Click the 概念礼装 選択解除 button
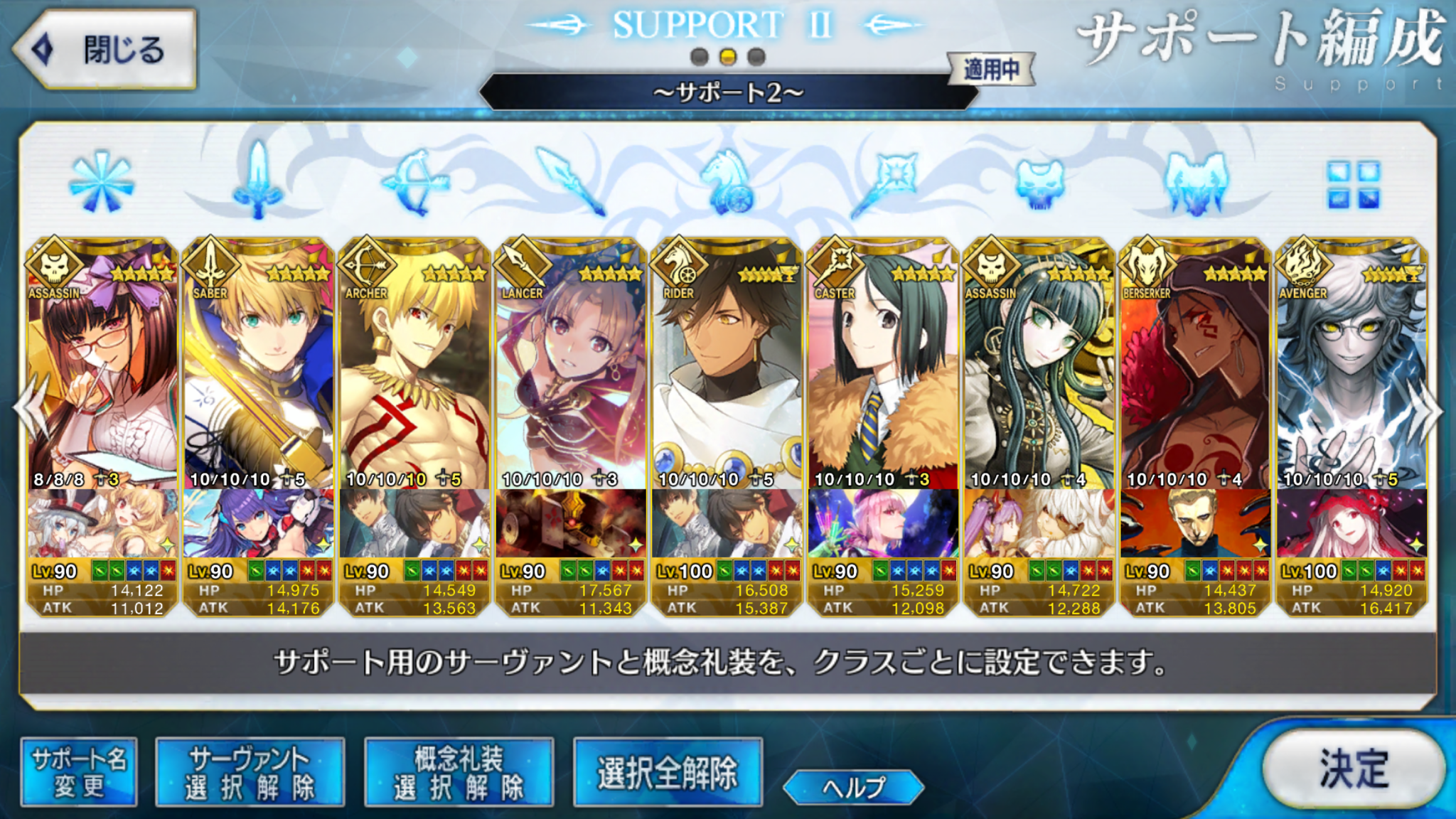The image size is (1456, 819). [x=459, y=772]
